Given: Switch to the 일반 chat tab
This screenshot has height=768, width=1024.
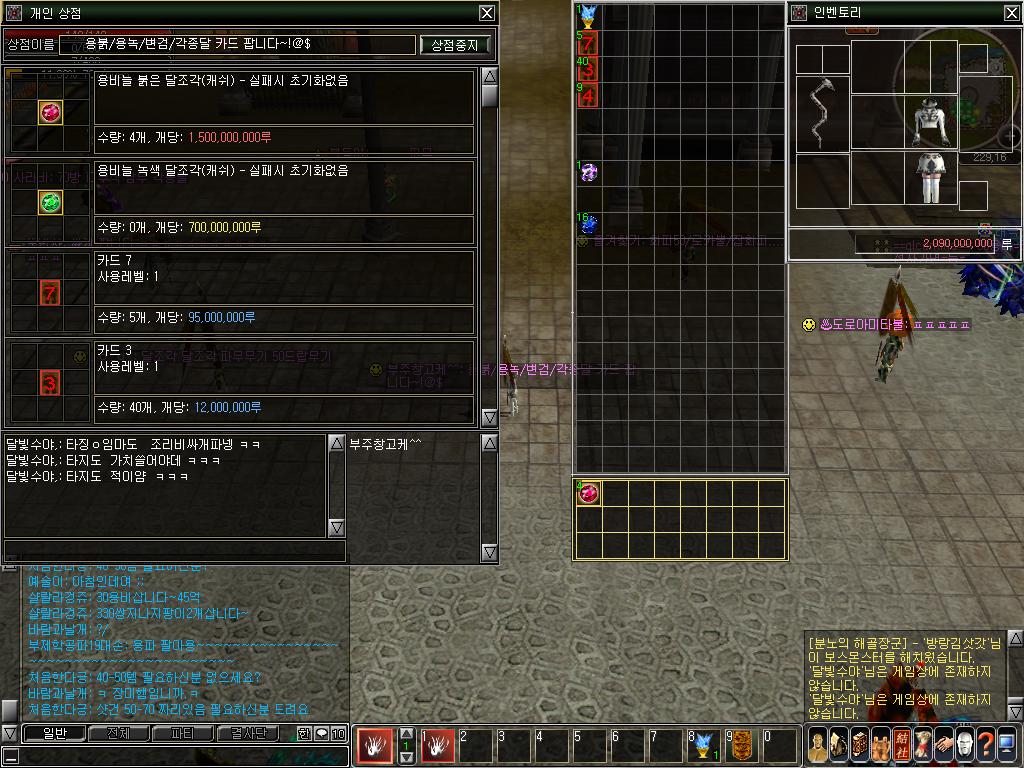Looking at the screenshot, I should coord(53,733).
